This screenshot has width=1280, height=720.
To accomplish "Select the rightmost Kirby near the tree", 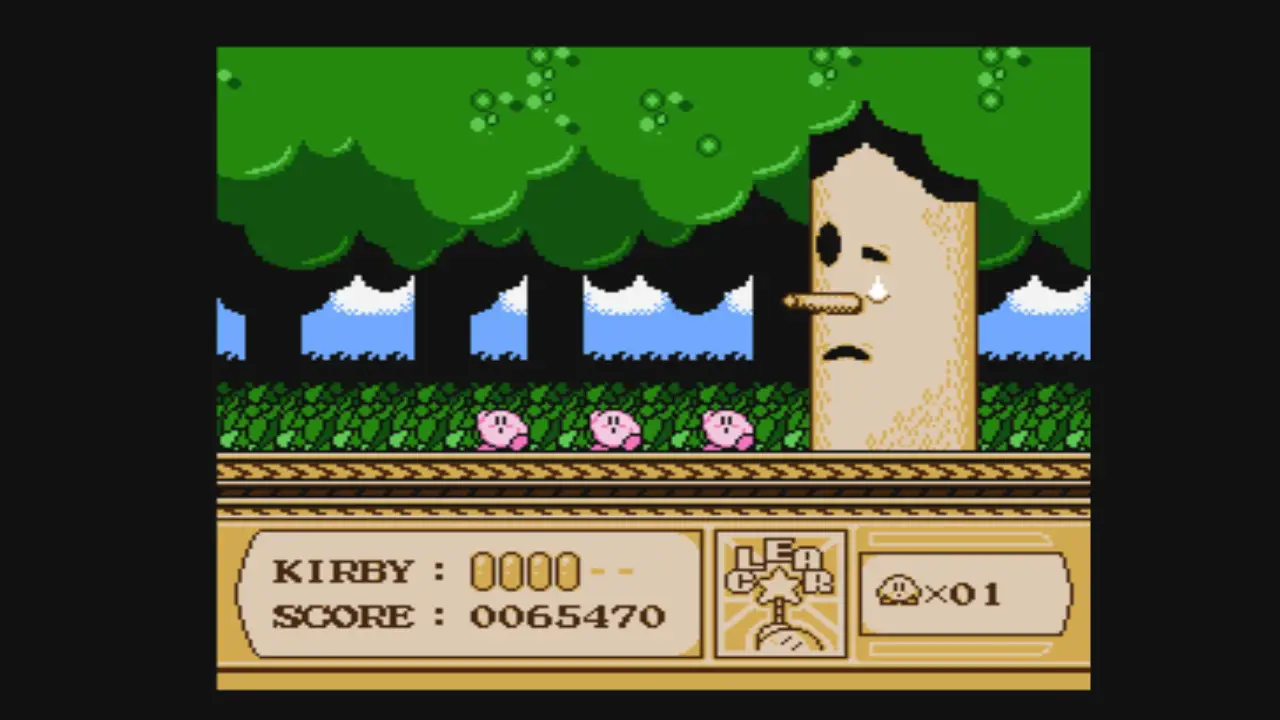I will point(728,430).
